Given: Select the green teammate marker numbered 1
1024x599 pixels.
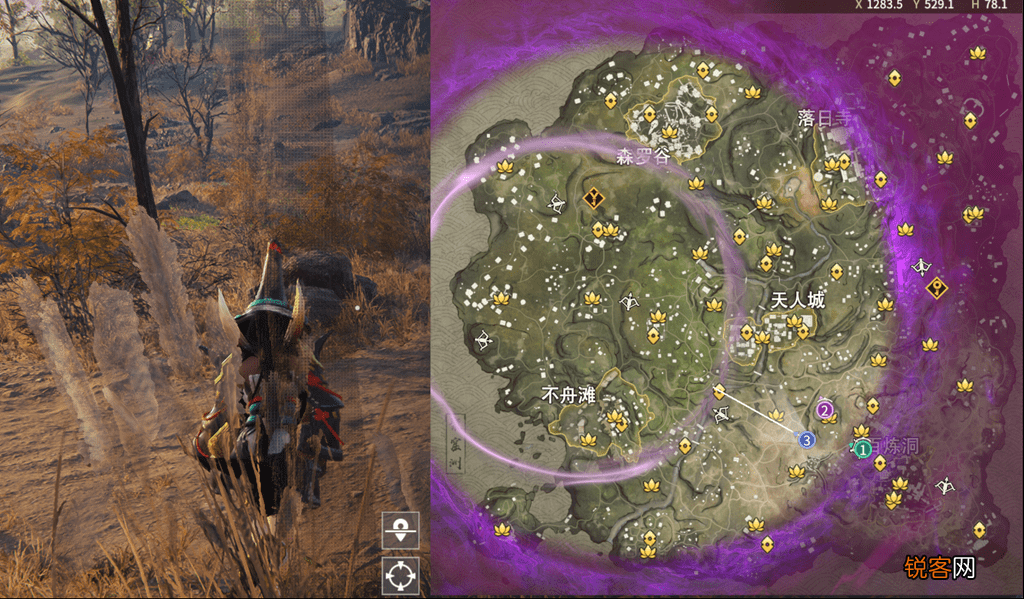Looking at the screenshot, I should click(x=862, y=449).
